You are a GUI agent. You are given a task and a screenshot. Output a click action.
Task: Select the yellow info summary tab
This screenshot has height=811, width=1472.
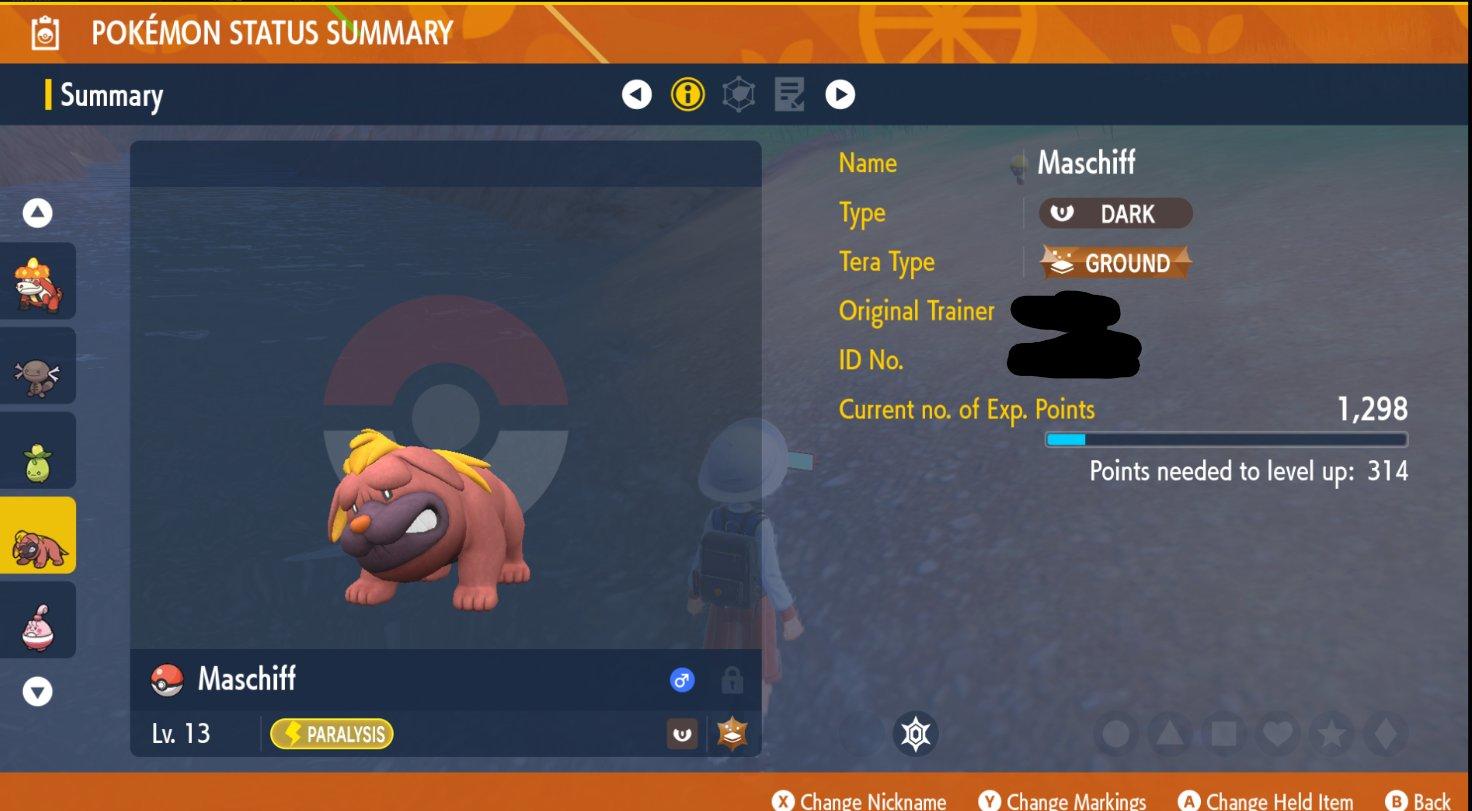[687, 95]
